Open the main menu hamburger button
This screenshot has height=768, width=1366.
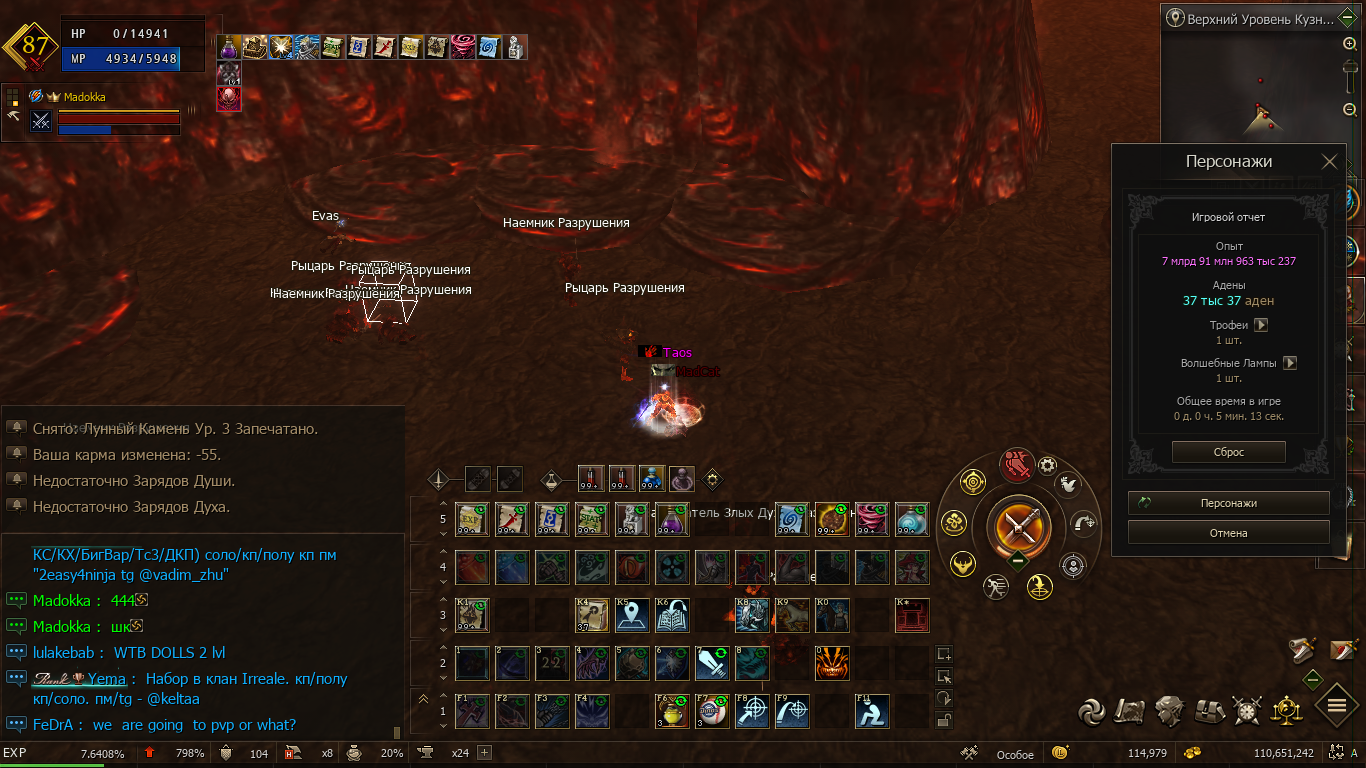pyautogui.click(x=1336, y=706)
